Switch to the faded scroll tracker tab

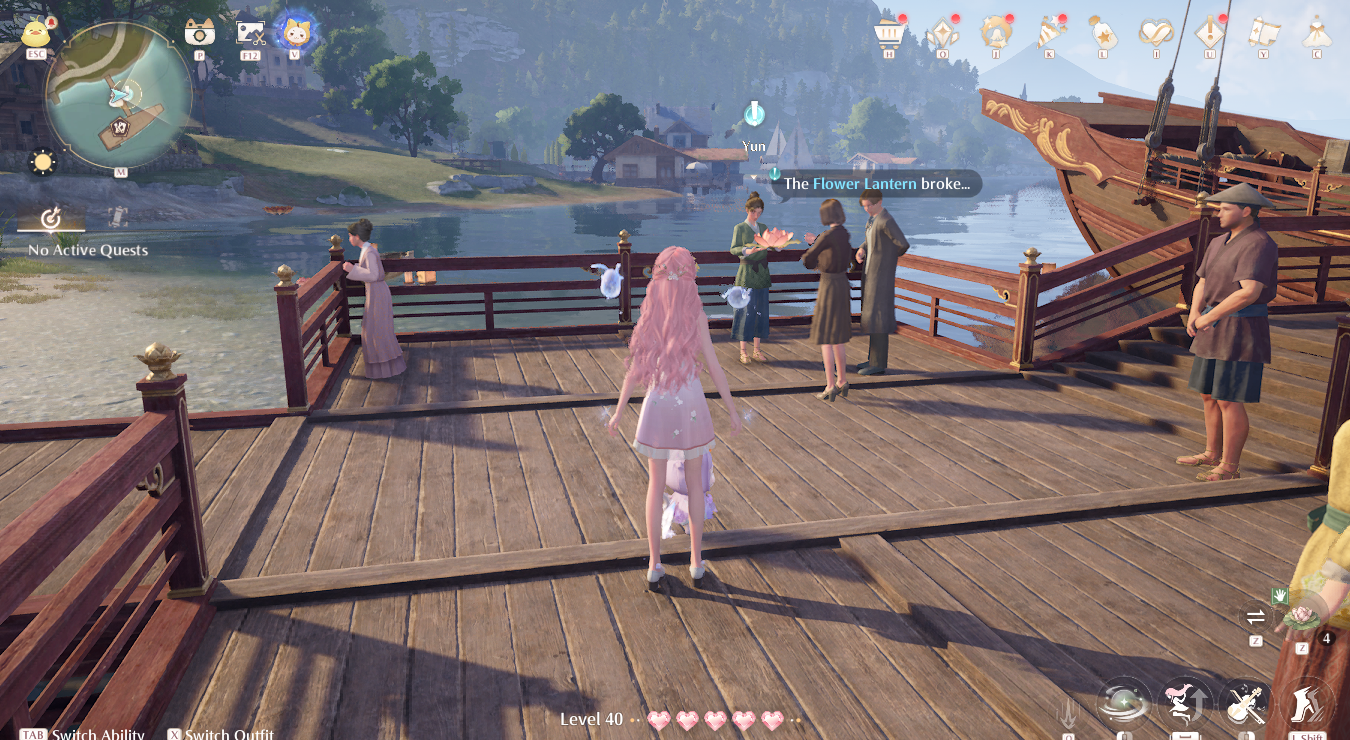(x=117, y=216)
